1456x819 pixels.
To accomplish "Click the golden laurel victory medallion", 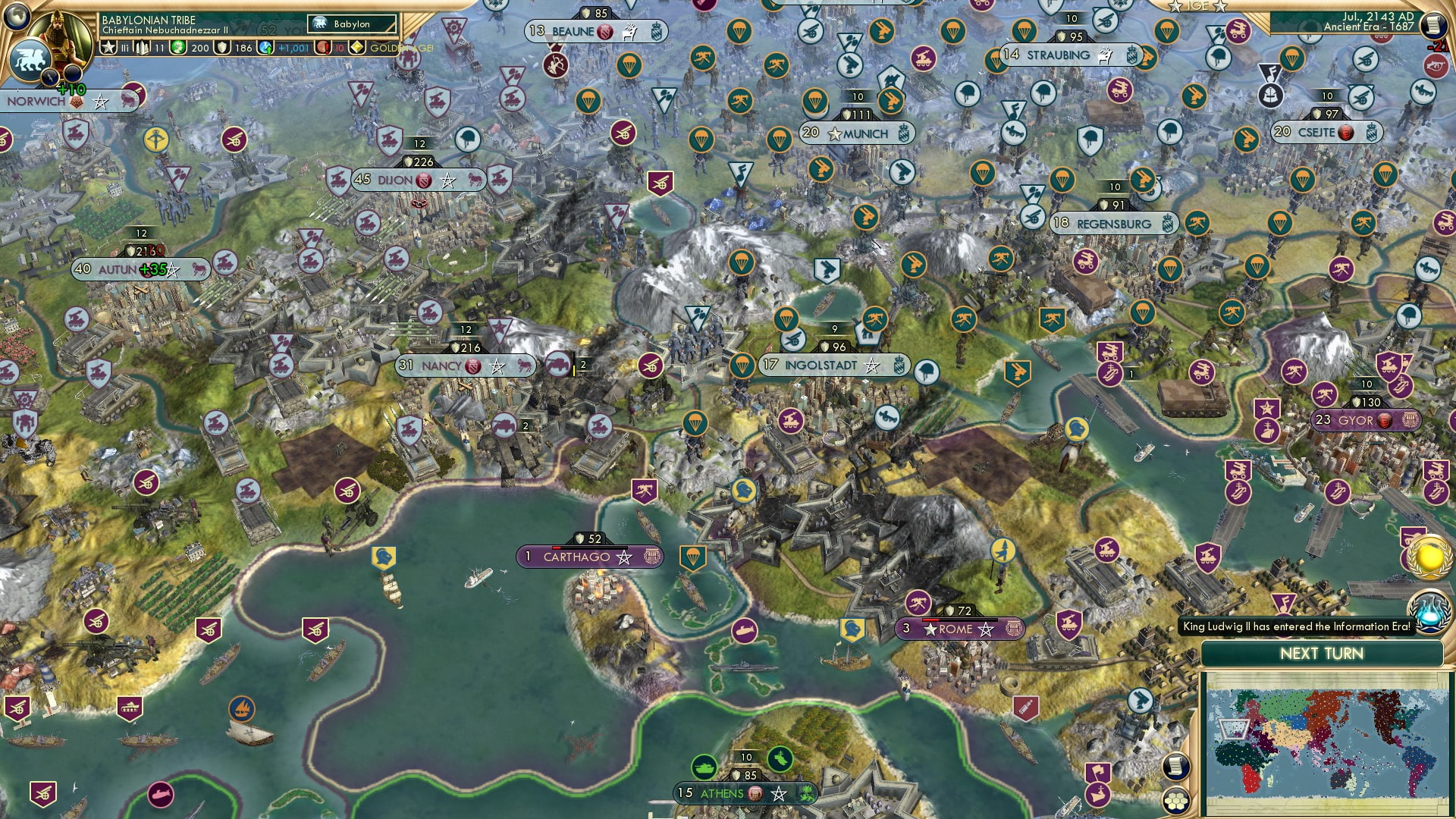I will point(1429,557).
